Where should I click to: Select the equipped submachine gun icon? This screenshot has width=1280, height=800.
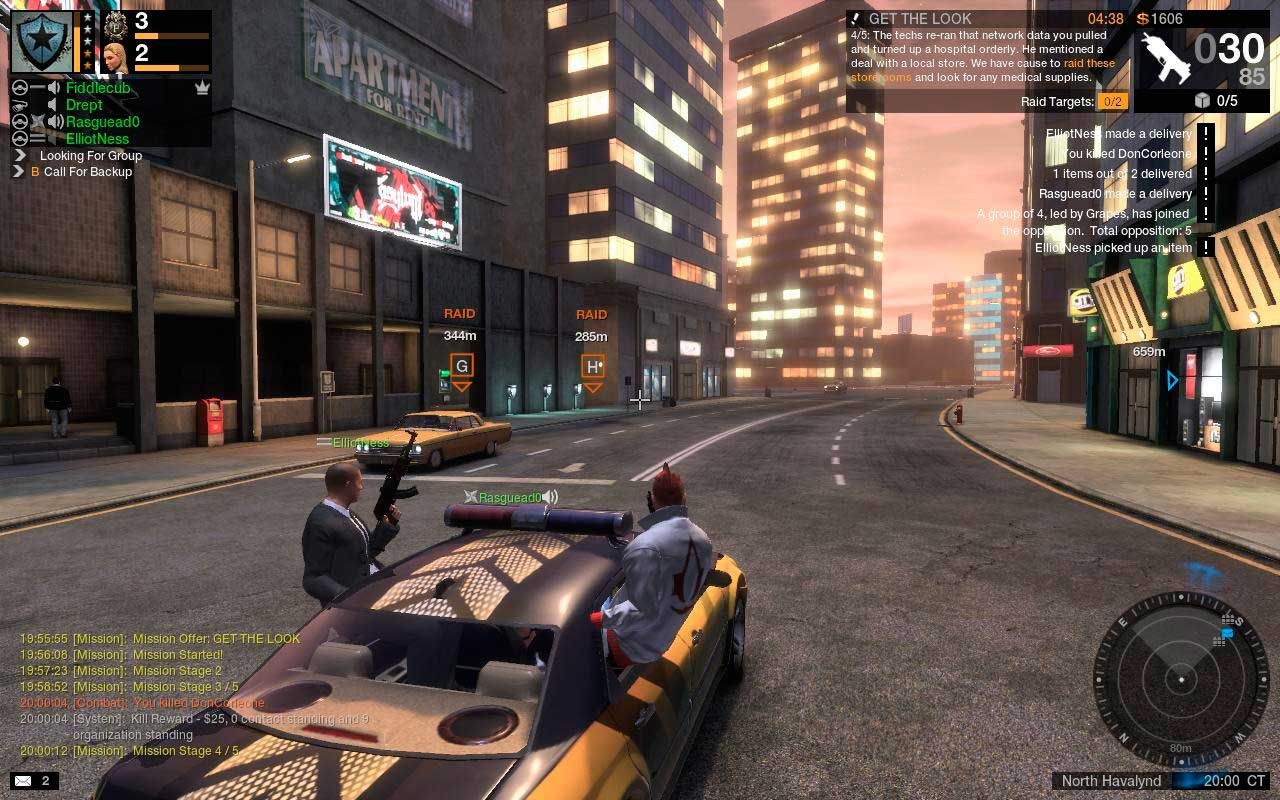coord(1166,57)
